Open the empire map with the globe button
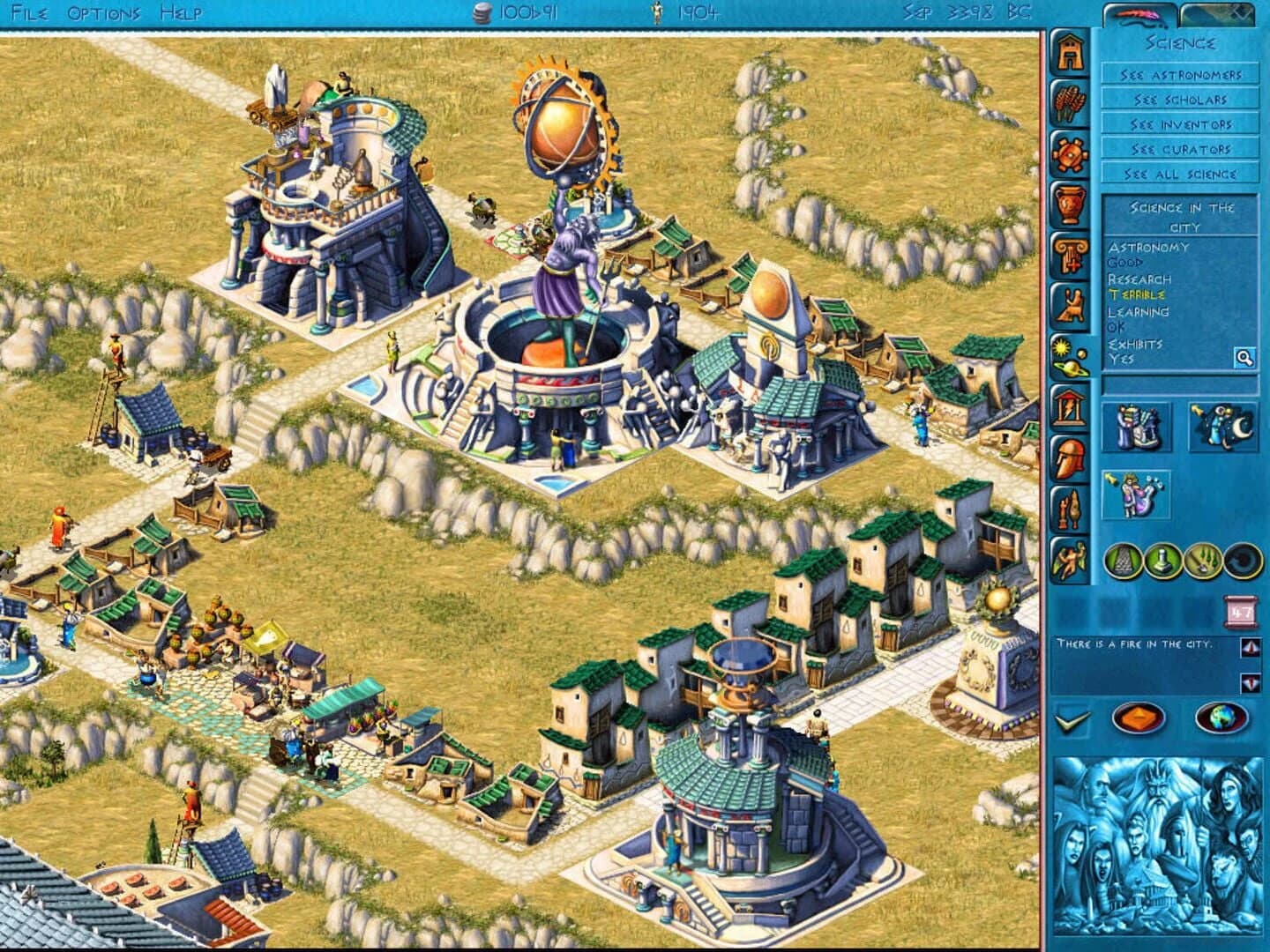The width and height of the screenshot is (1270, 952). coord(1221,717)
